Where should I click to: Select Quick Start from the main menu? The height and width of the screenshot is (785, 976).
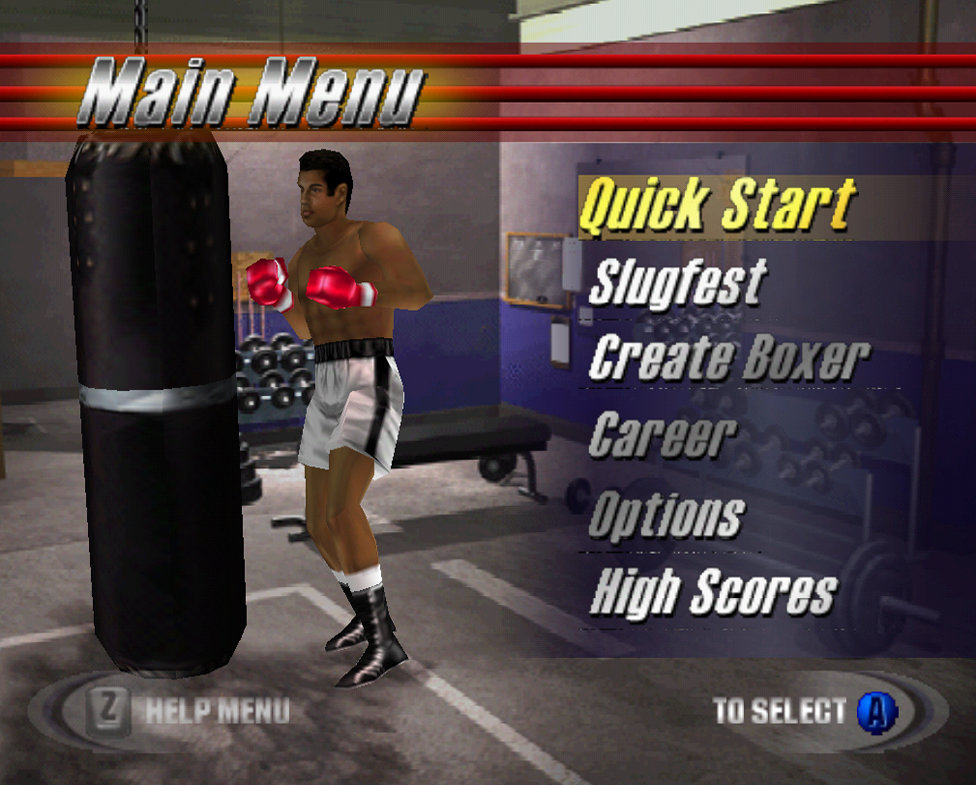tap(717, 206)
